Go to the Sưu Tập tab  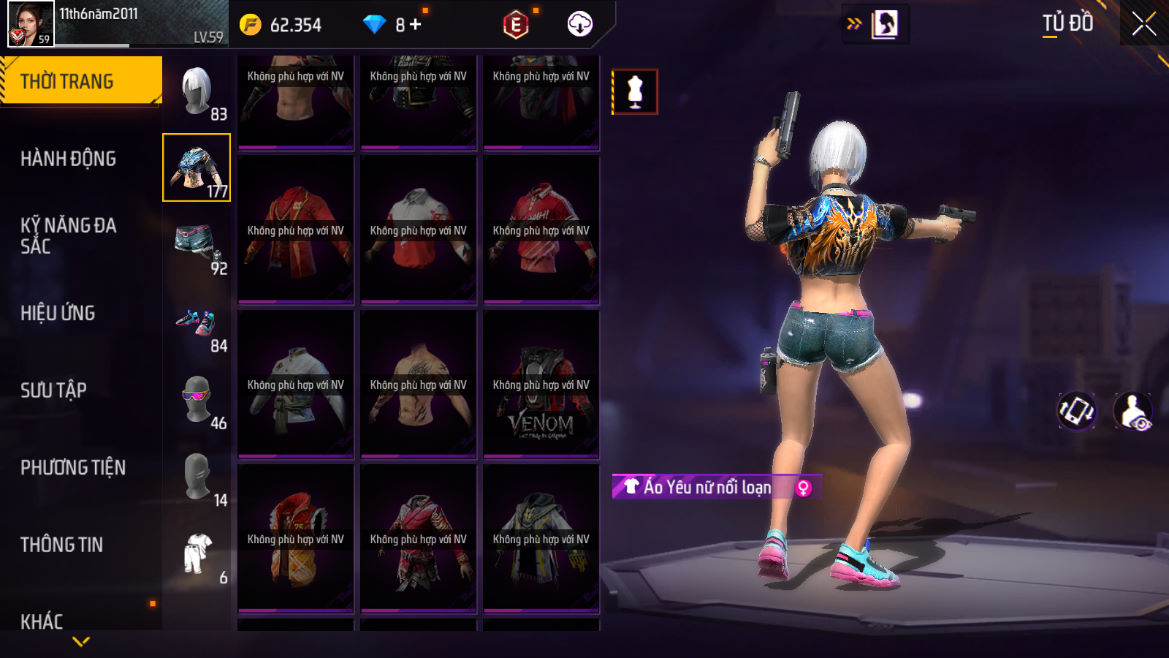click(x=53, y=390)
